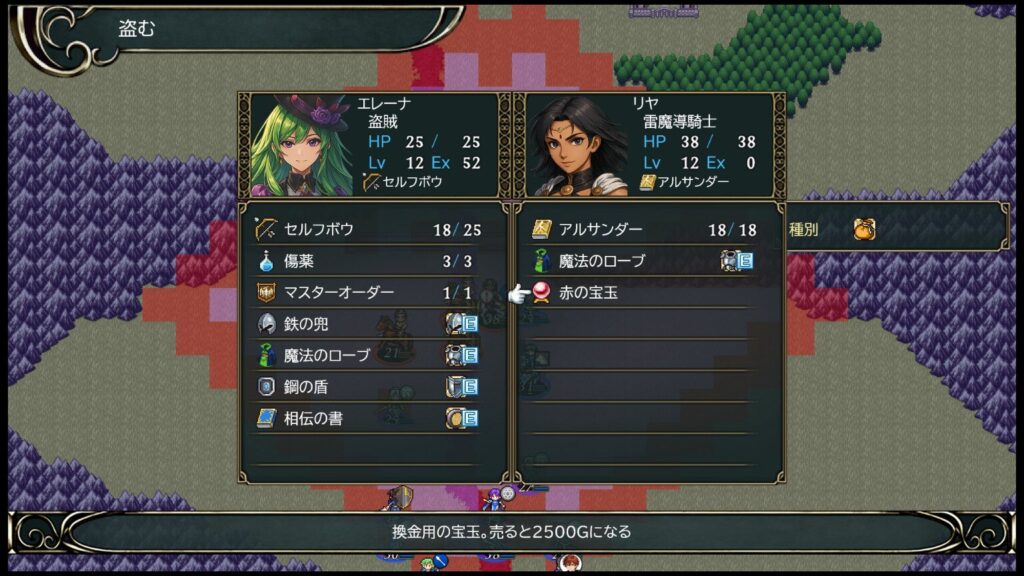Select the マスターオーダー item row
Screen dimensions: 1024x576
coord(366,293)
